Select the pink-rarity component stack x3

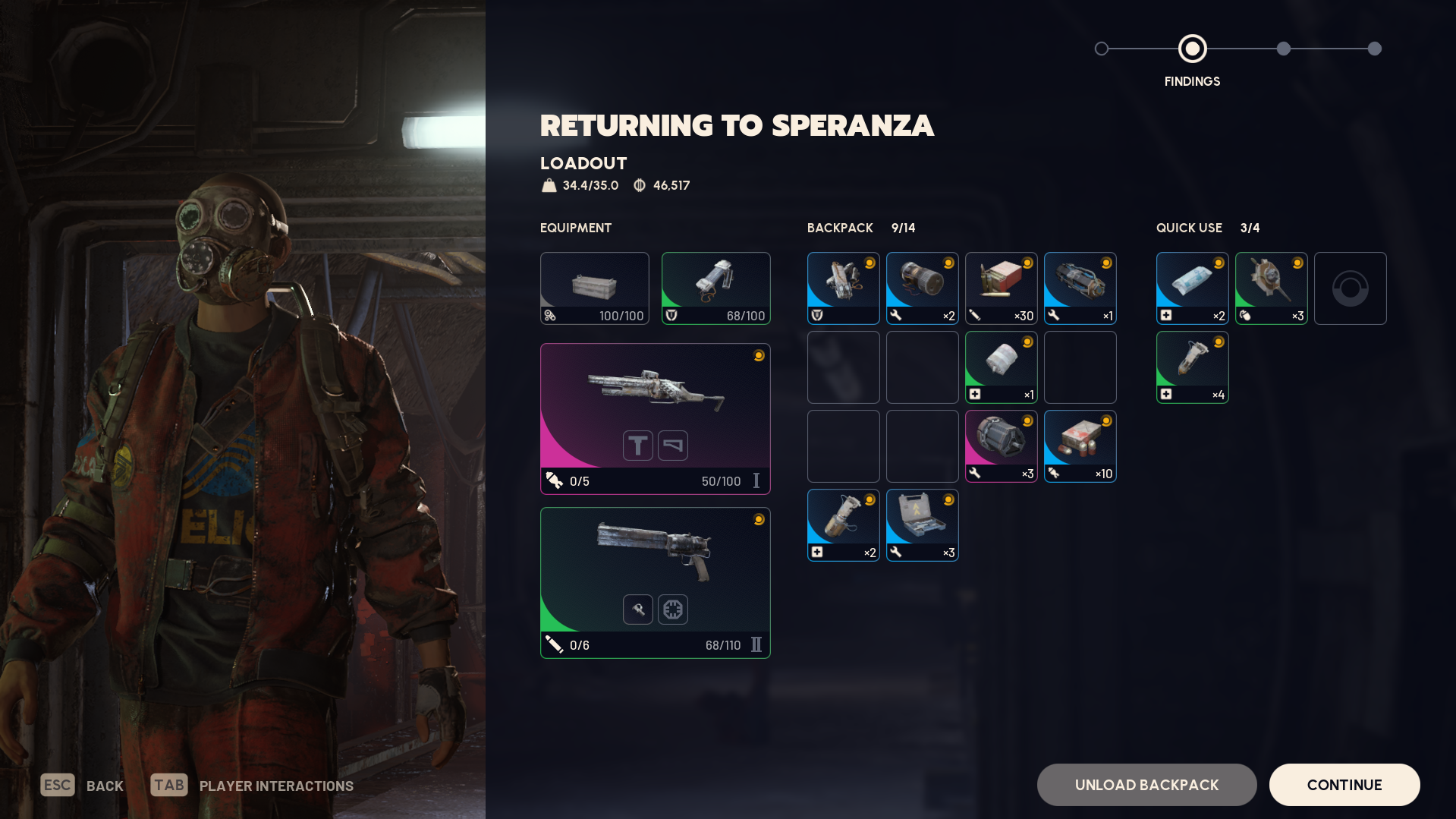pyautogui.click(x=1001, y=446)
